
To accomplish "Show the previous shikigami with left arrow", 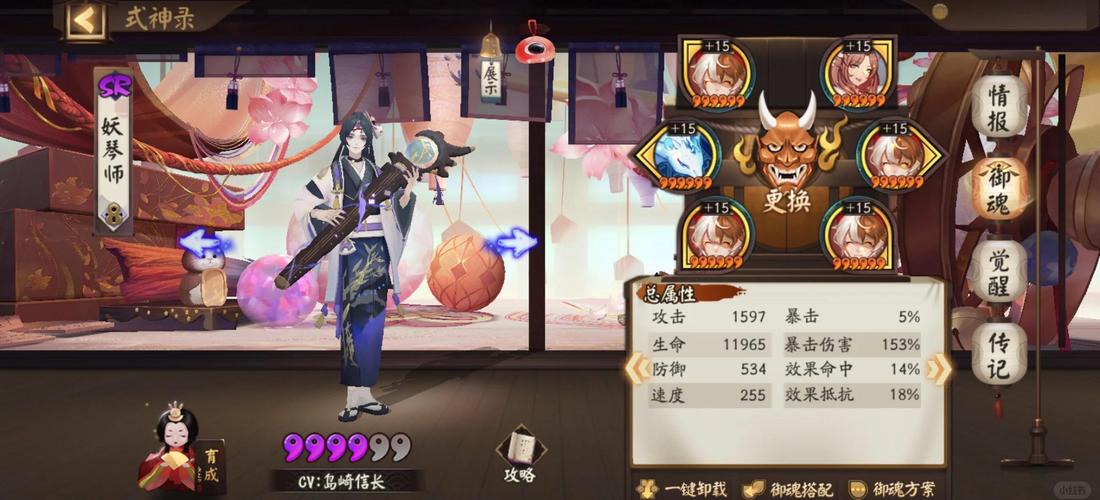I will click(x=204, y=243).
